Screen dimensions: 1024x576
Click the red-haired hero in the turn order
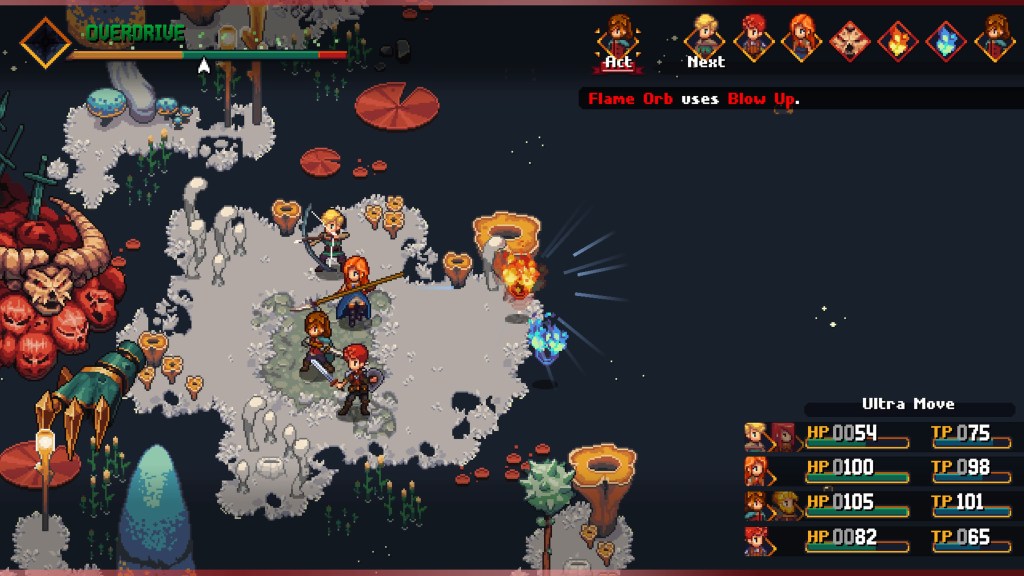tap(753, 38)
